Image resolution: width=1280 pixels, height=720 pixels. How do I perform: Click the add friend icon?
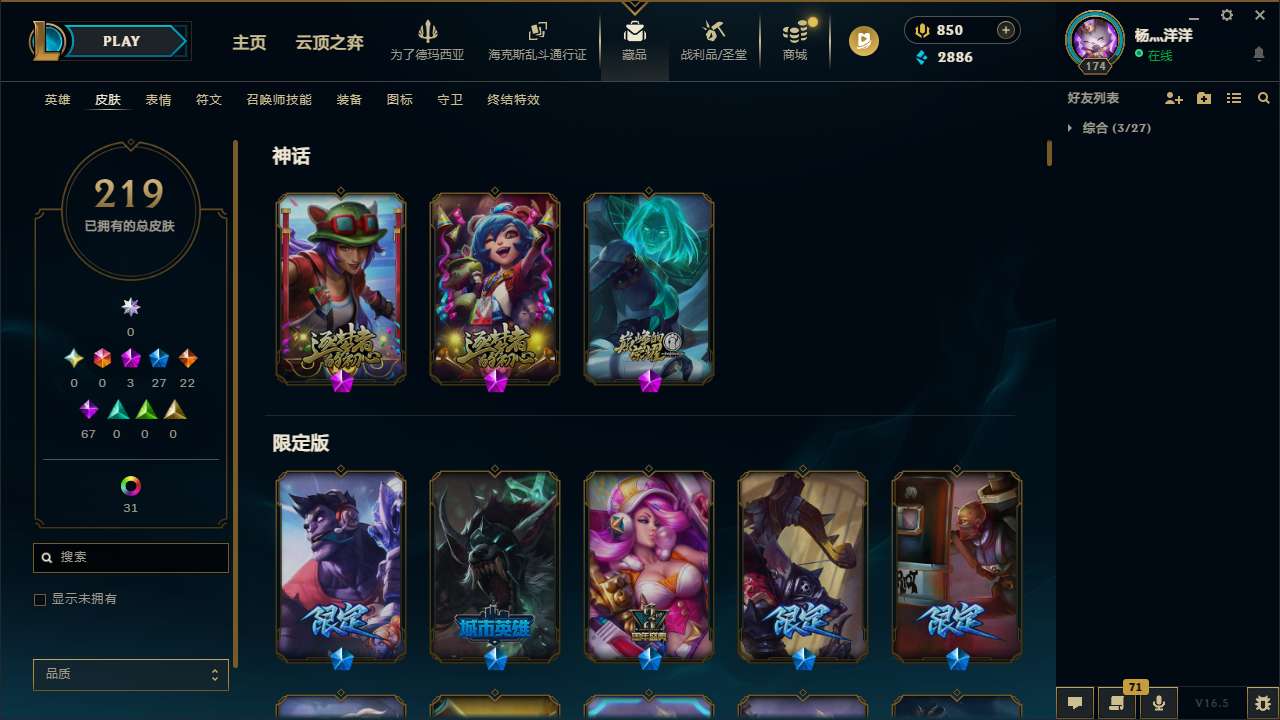pyautogui.click(x=1174, y=98)
